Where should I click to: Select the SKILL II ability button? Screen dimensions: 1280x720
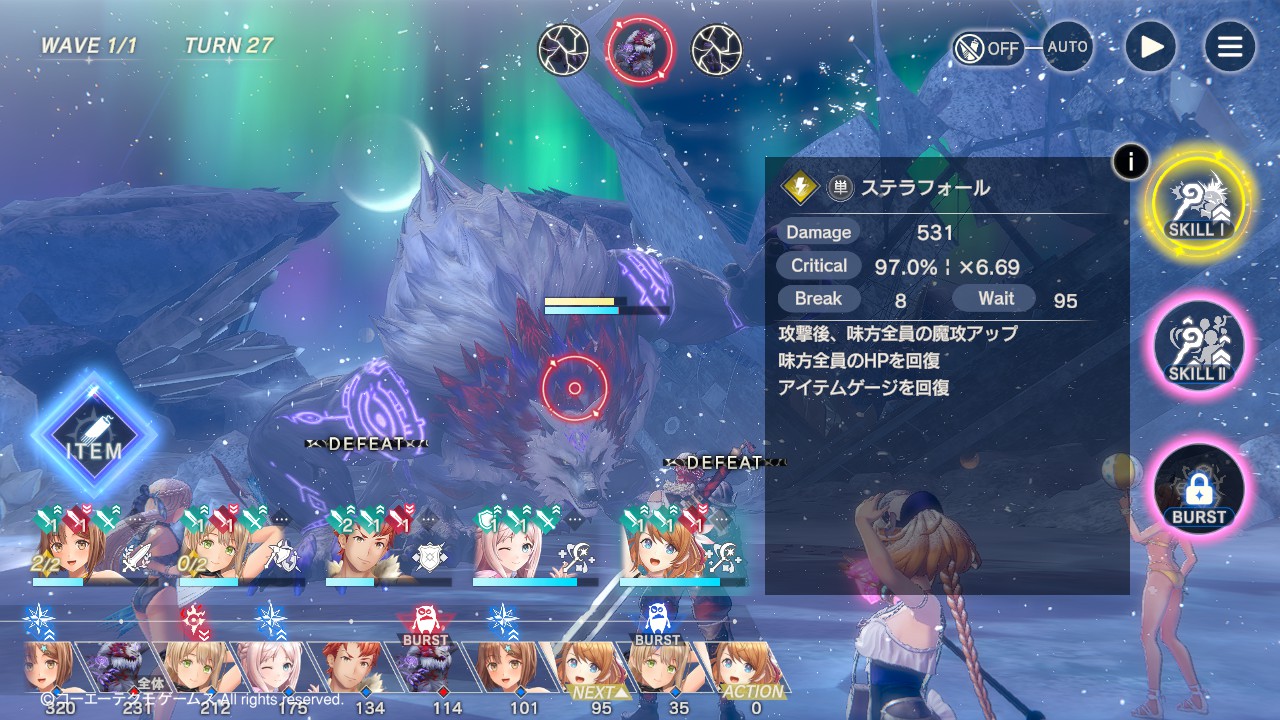point(1198,346)
